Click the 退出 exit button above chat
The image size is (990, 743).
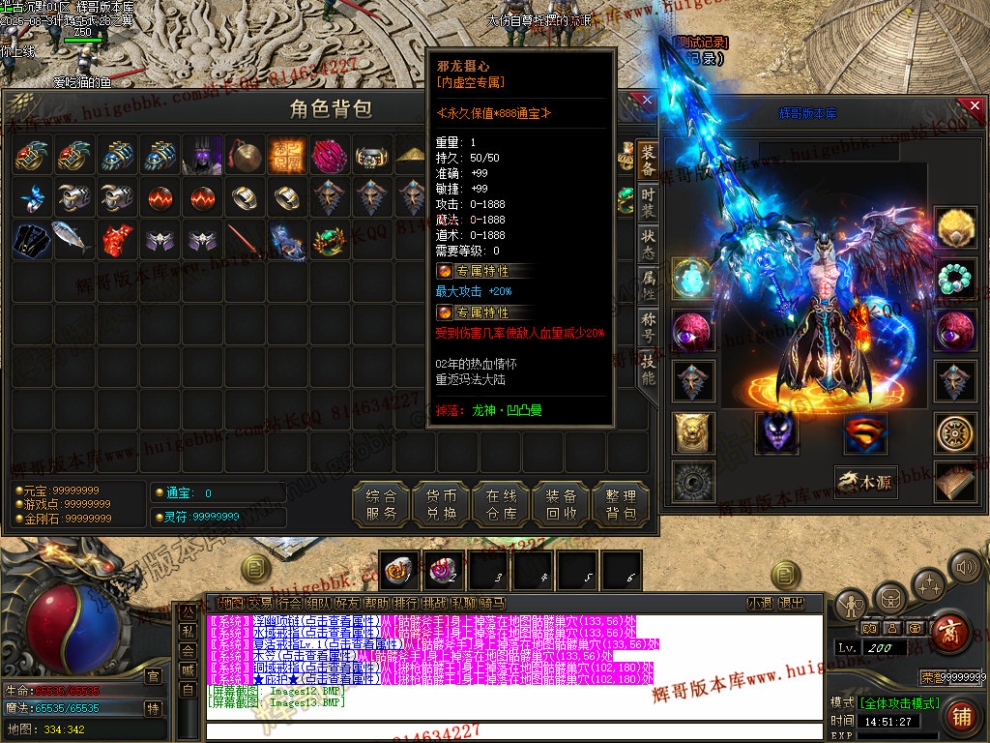791,603
